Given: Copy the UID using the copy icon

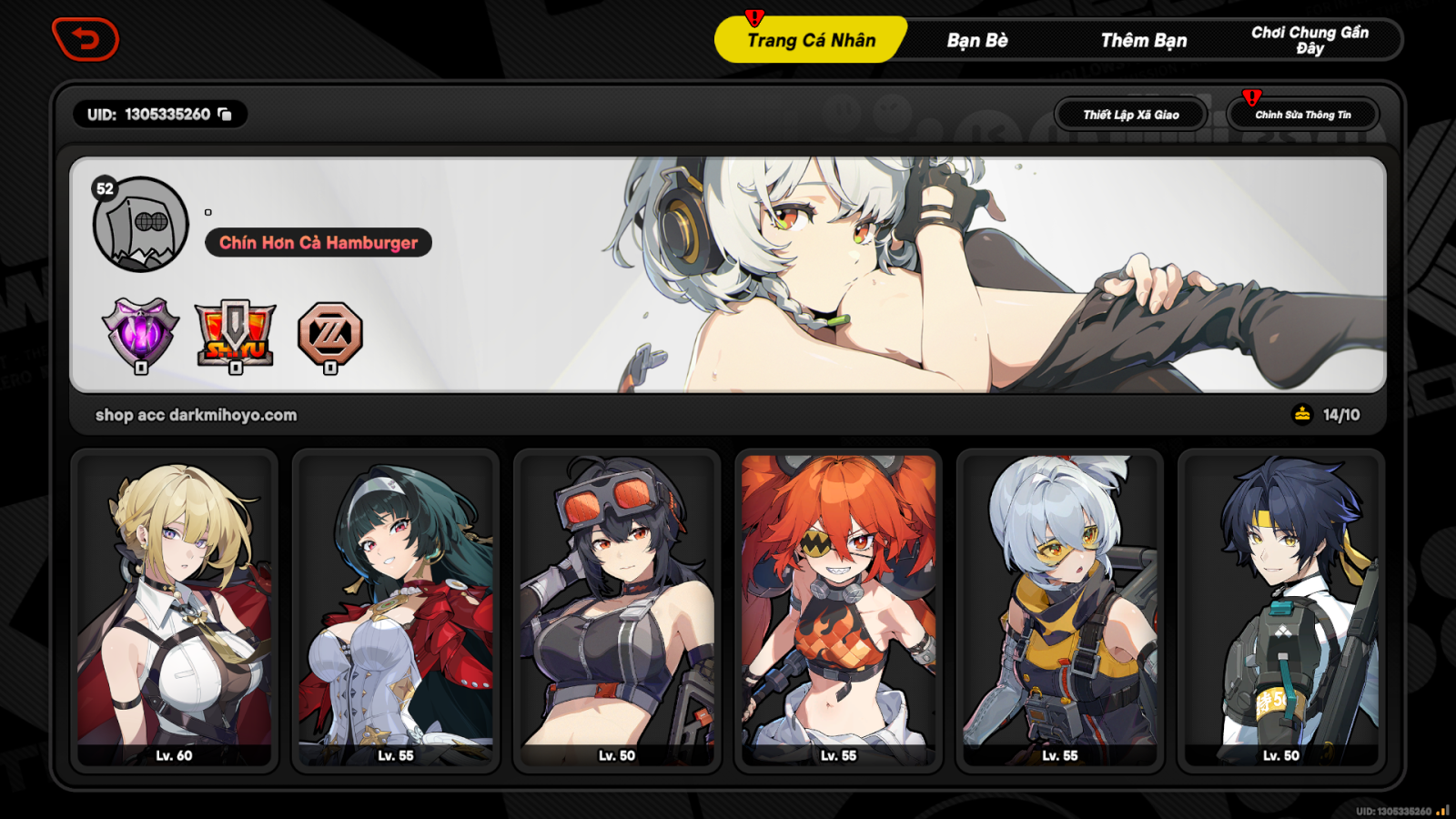Looking at the screenshot, I should [224, 114].
